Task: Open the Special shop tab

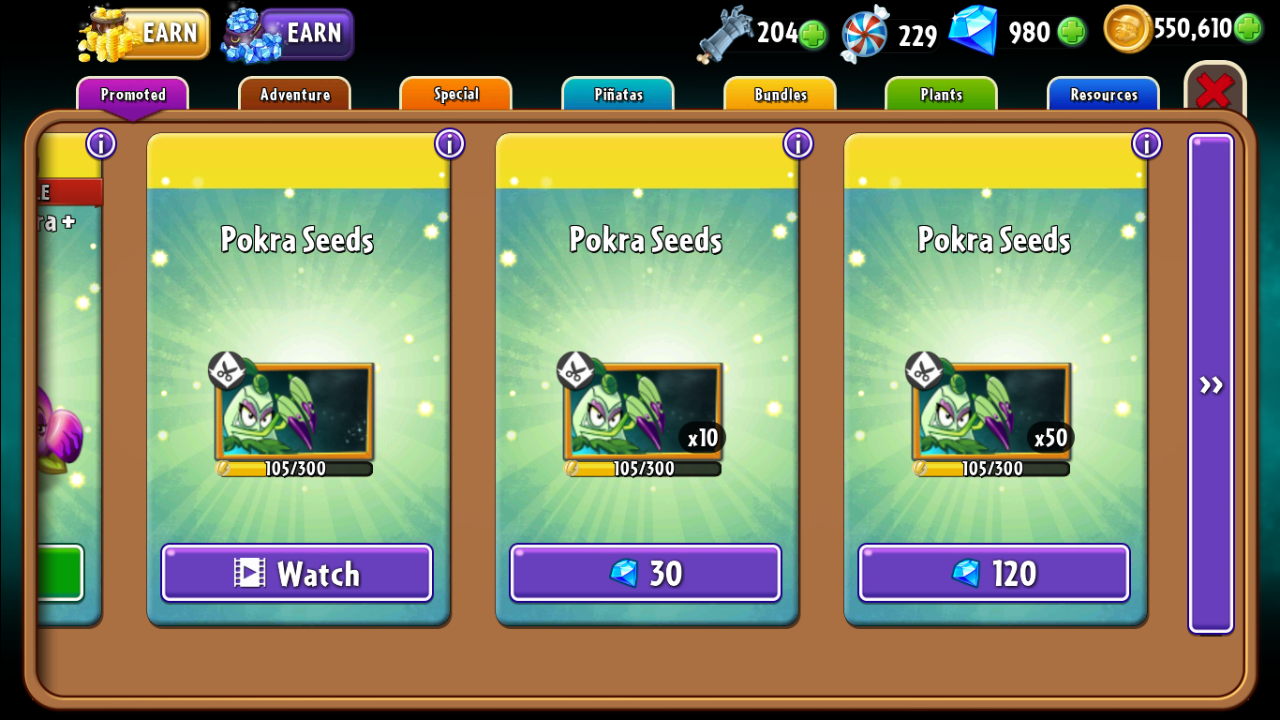Action: point(456,95)
